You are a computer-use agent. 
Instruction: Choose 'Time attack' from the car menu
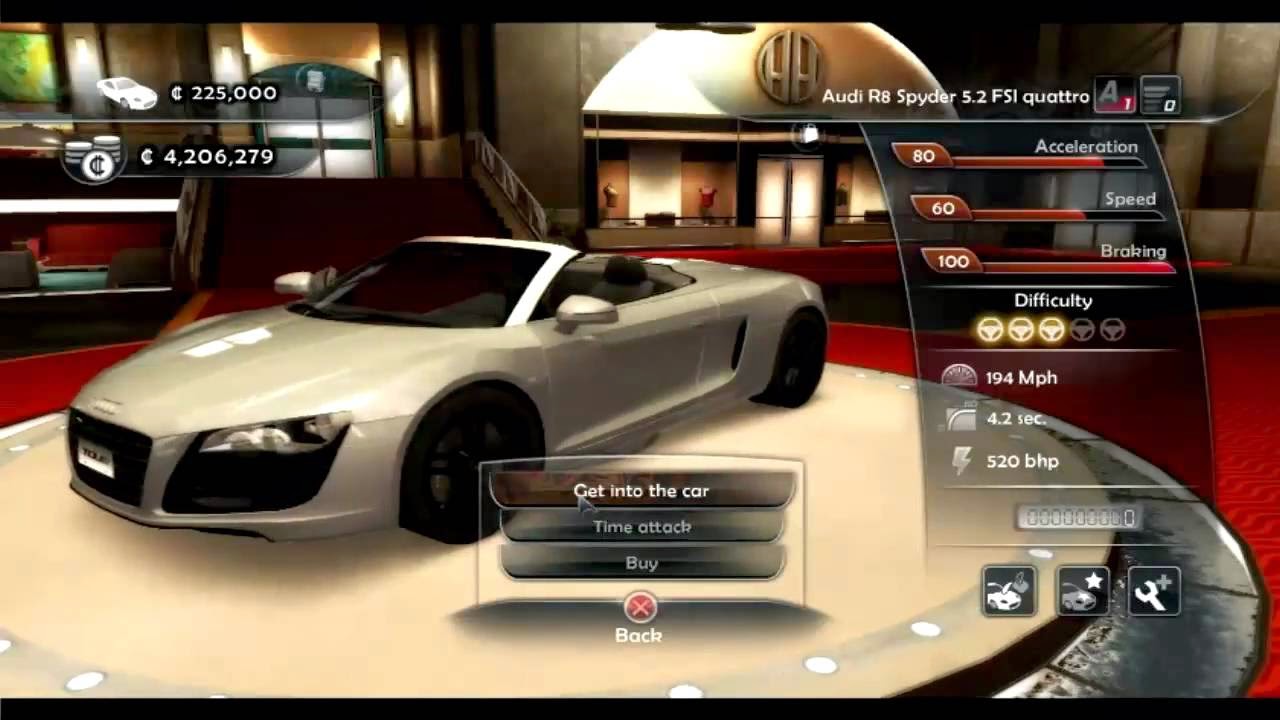[x=641, y=527]
